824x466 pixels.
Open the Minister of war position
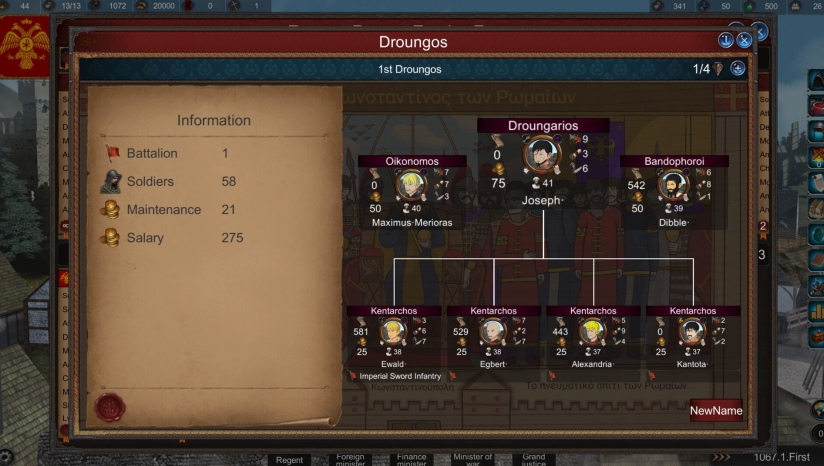(472, 459)
